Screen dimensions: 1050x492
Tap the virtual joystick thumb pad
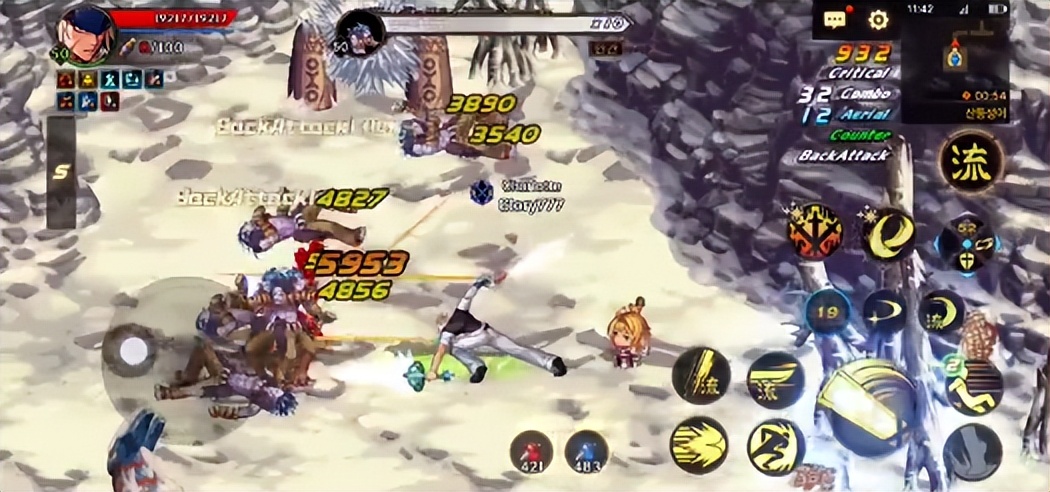(x=130, y=350)
